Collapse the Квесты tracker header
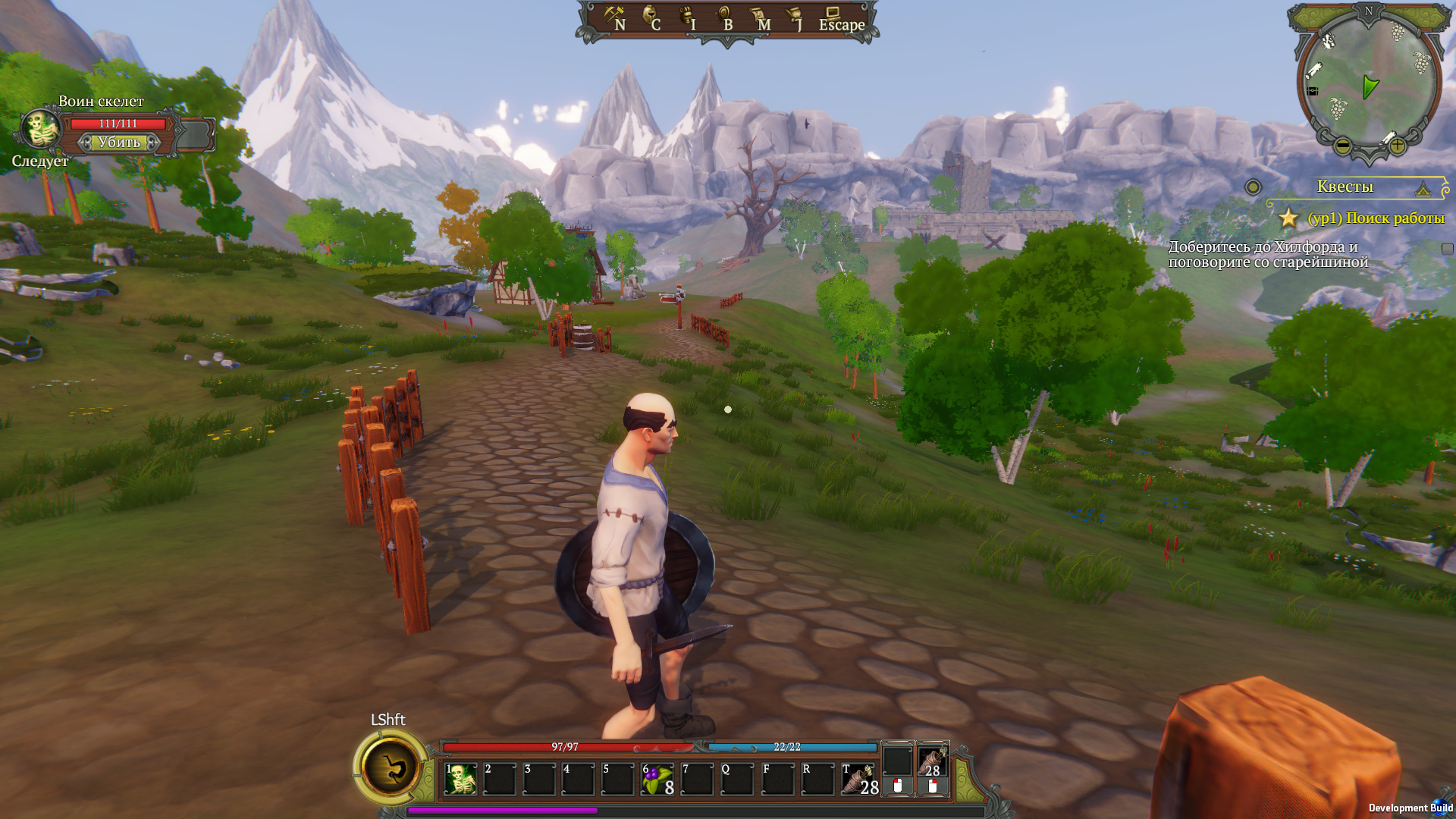 pyautogui.click(x=1423, y=187)
